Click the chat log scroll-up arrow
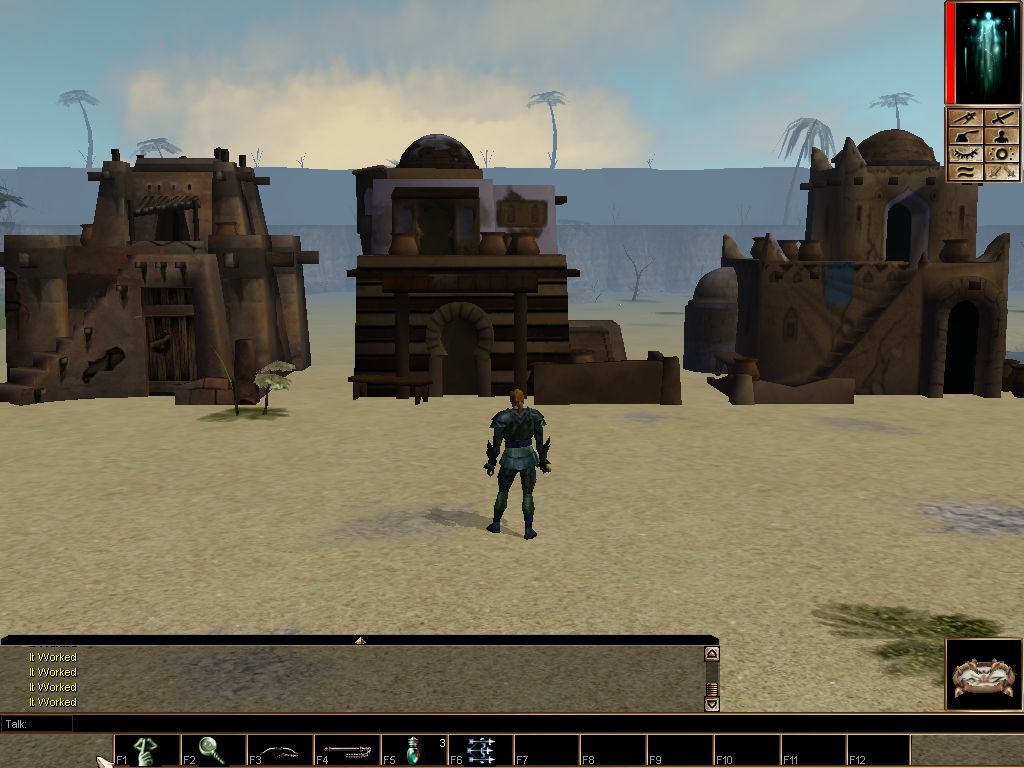 coord(711,654)
